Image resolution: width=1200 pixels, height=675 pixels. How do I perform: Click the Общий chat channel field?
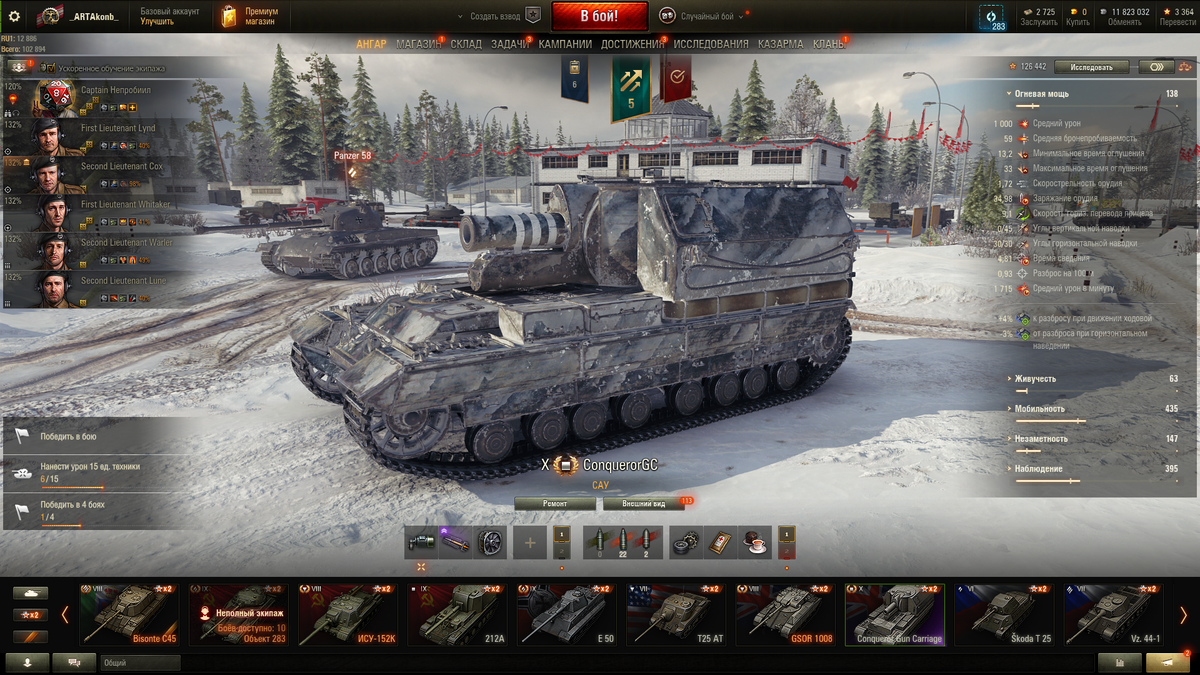click(140, 662)
